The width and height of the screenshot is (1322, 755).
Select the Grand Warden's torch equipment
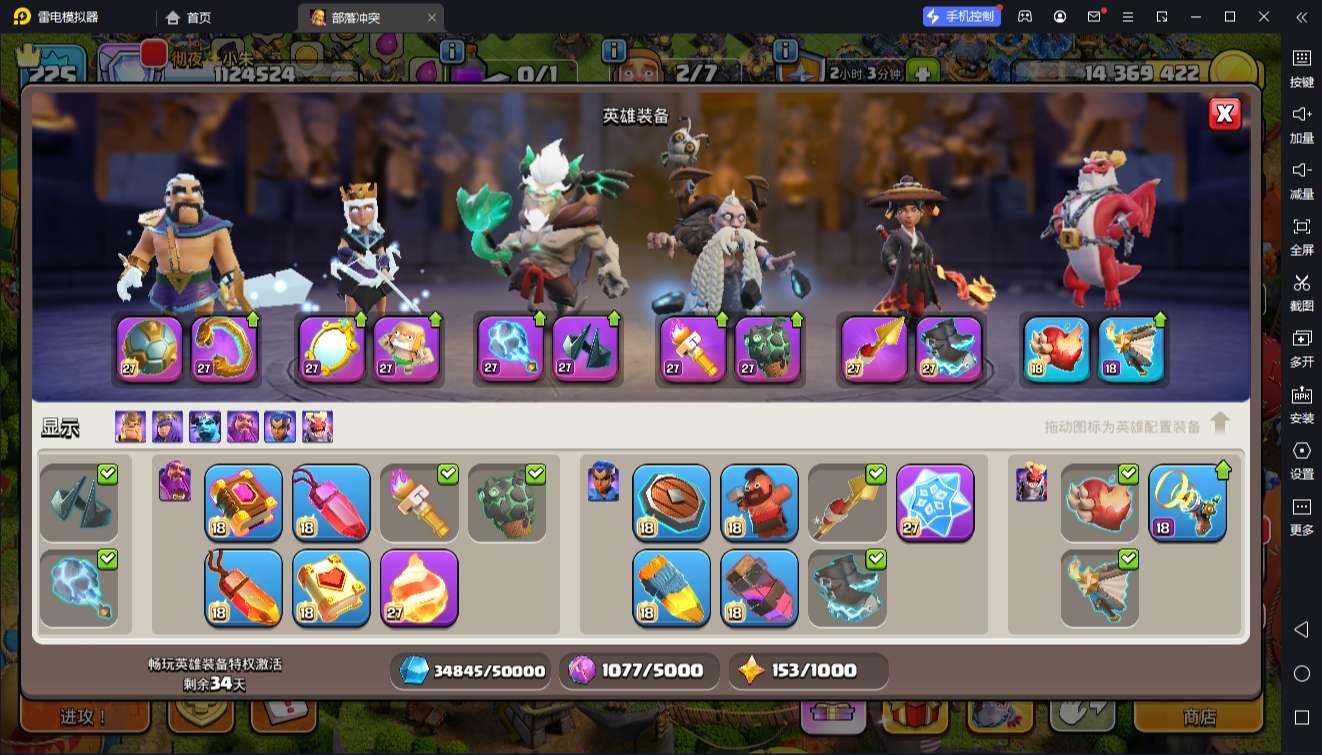pos(692,349)
